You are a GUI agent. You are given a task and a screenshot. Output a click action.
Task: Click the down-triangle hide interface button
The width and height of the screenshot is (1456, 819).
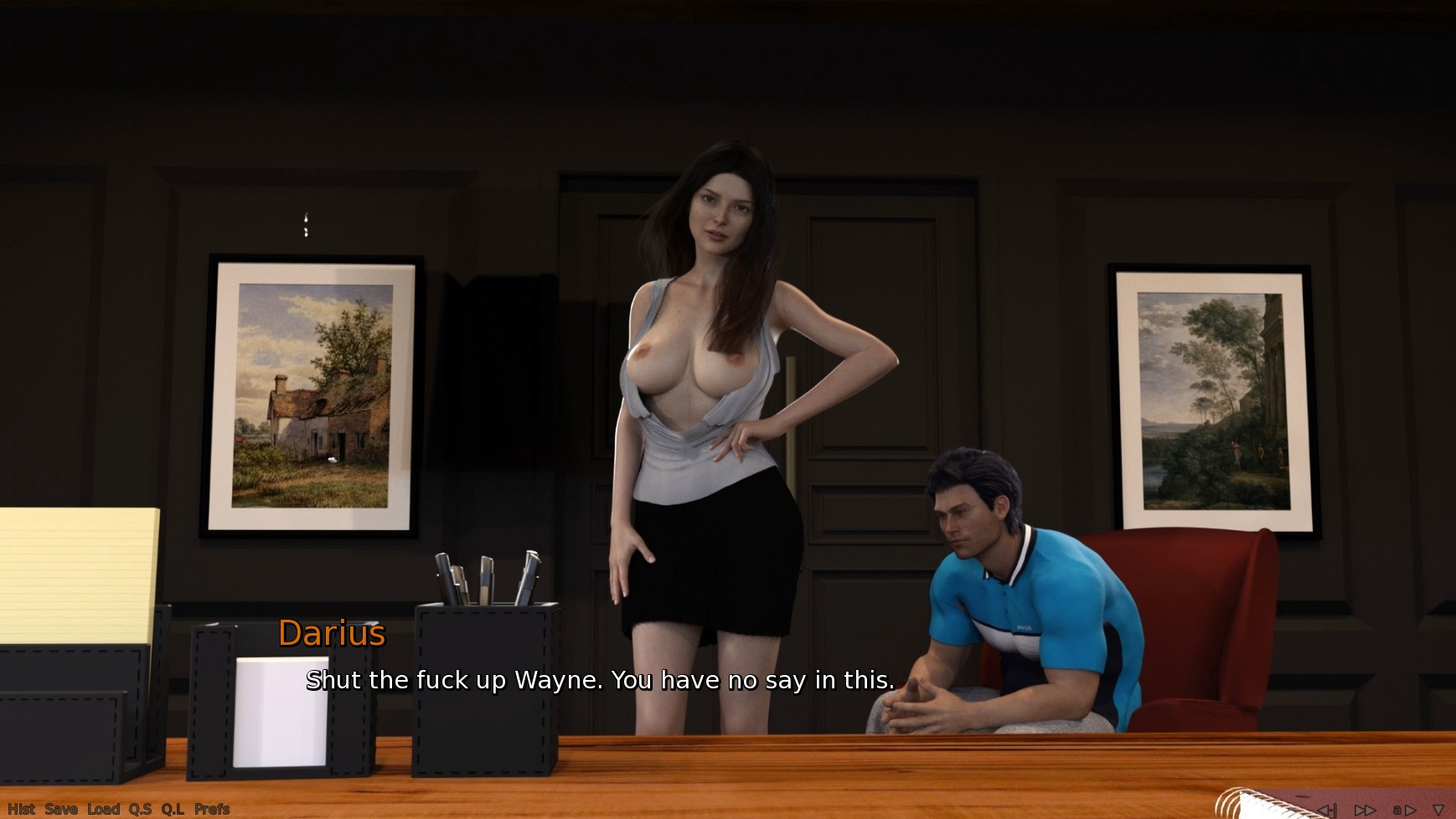pos(1438,810)
